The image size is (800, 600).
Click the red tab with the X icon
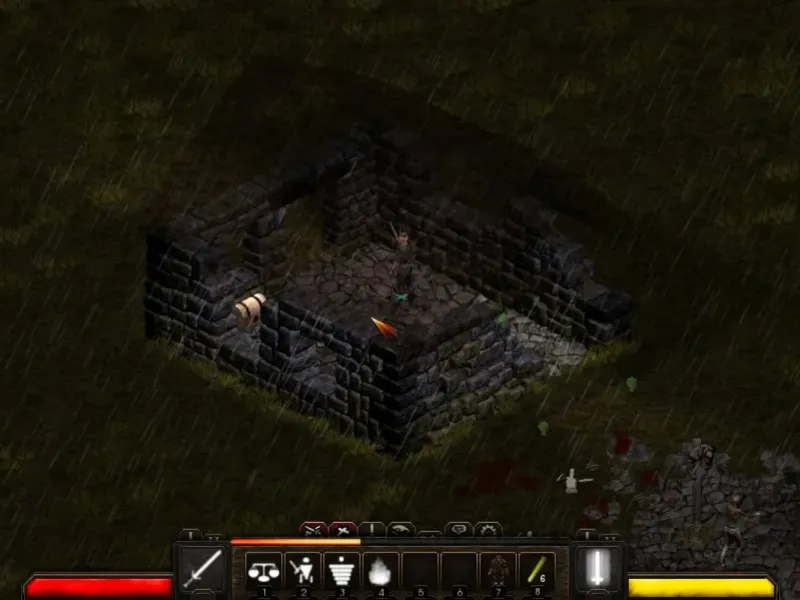click(343, 528)
